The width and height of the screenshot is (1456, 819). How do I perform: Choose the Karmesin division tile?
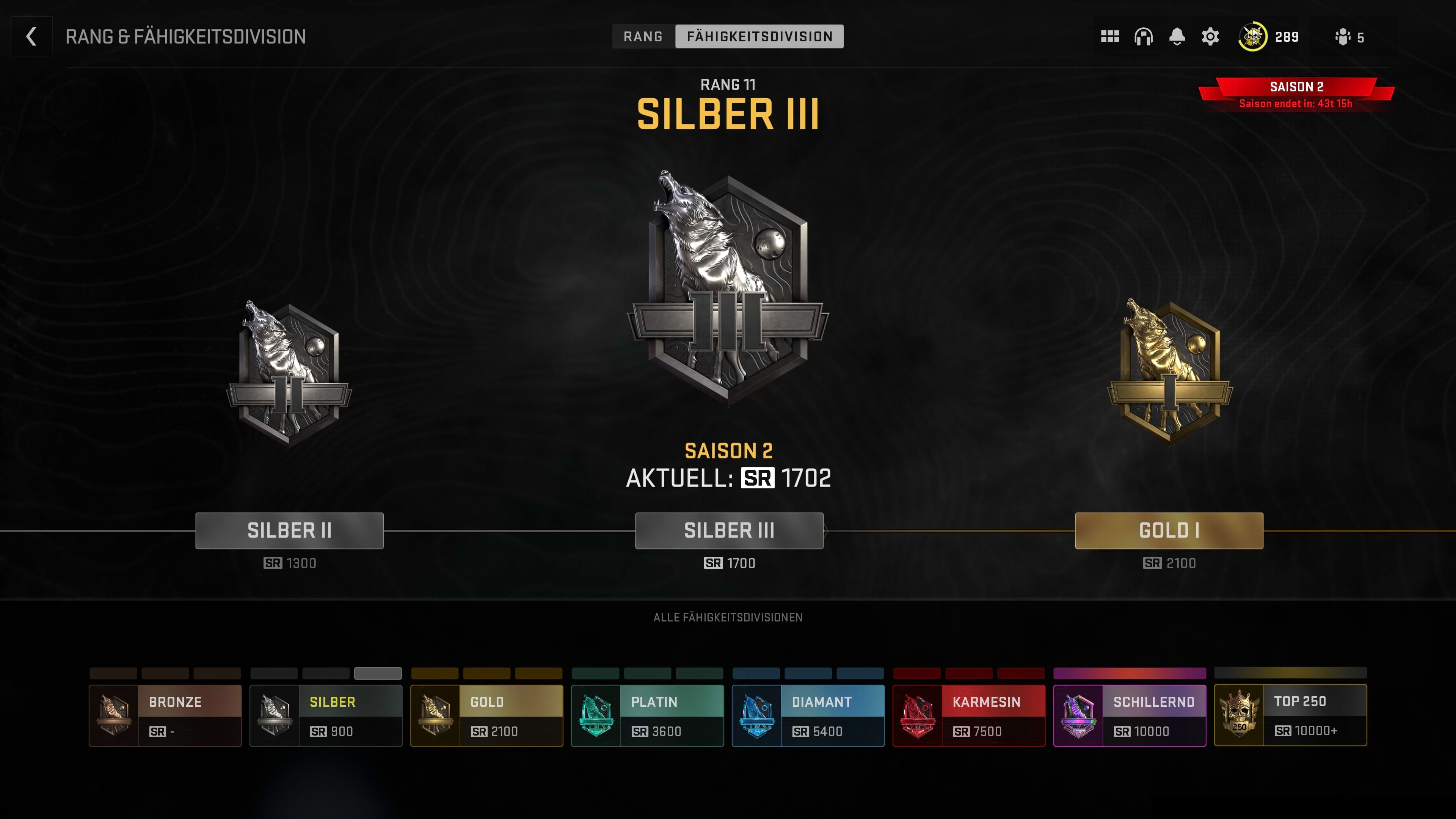969,715
